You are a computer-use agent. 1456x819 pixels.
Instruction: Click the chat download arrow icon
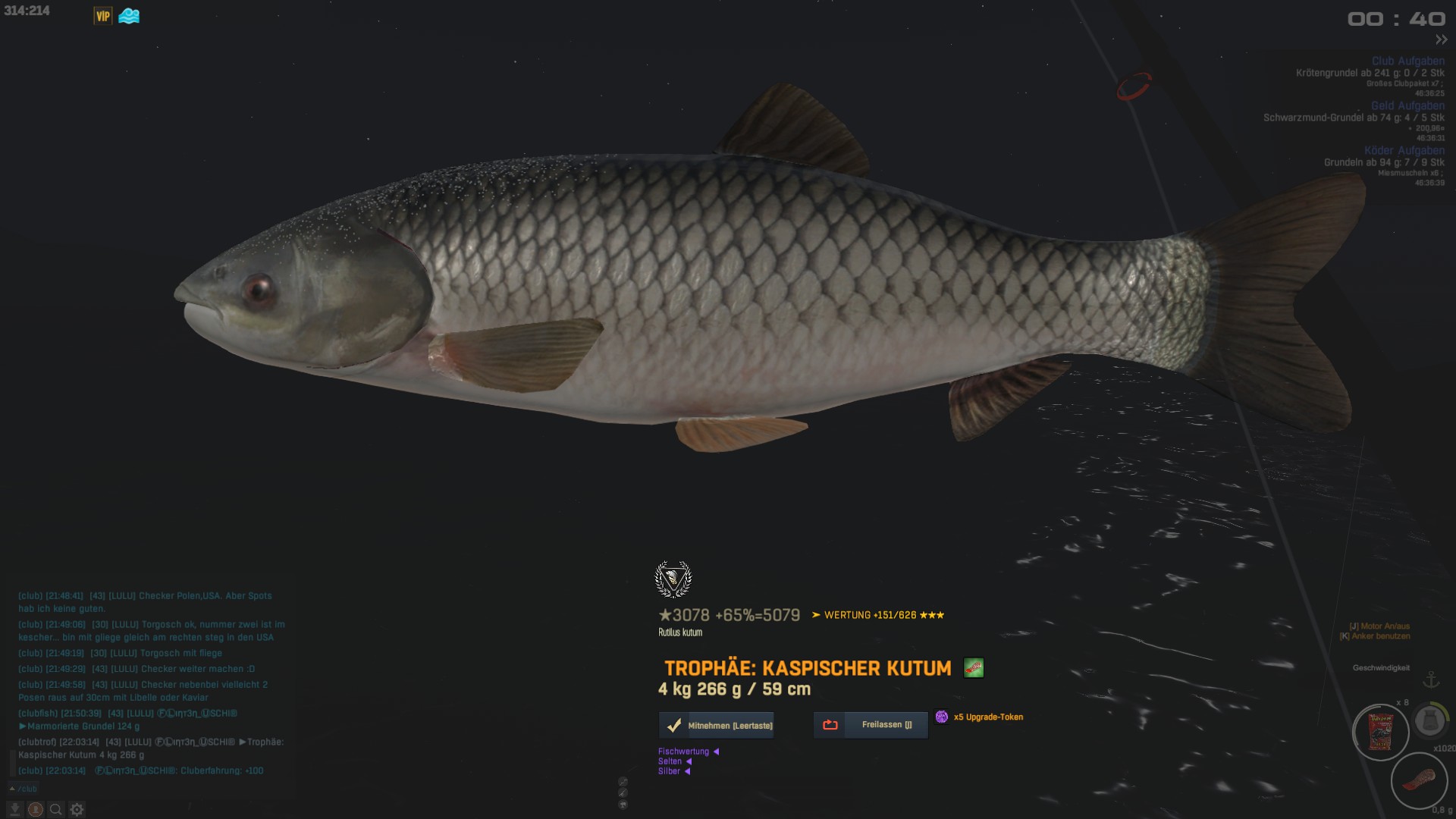click(14, 810)
